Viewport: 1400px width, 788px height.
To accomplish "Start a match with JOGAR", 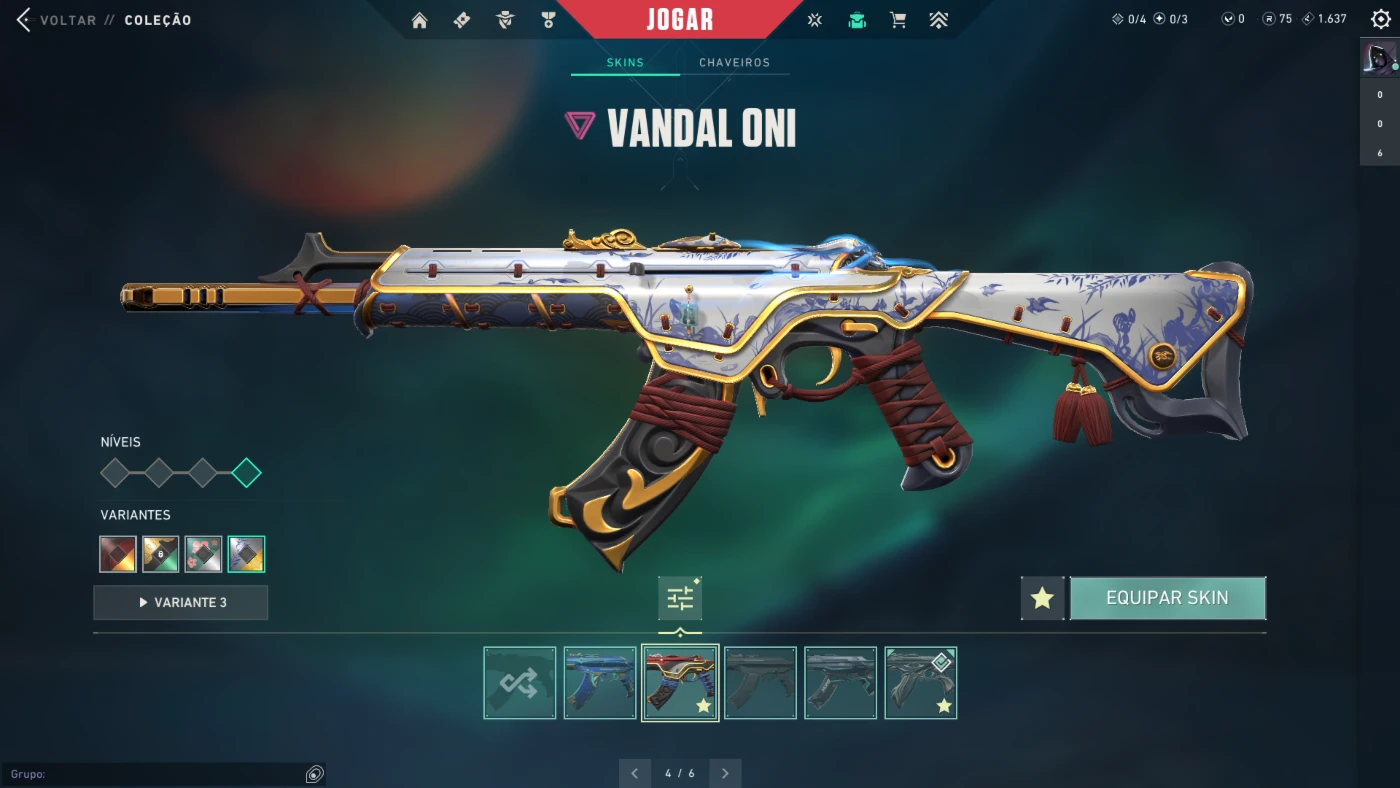I will 680,20.
